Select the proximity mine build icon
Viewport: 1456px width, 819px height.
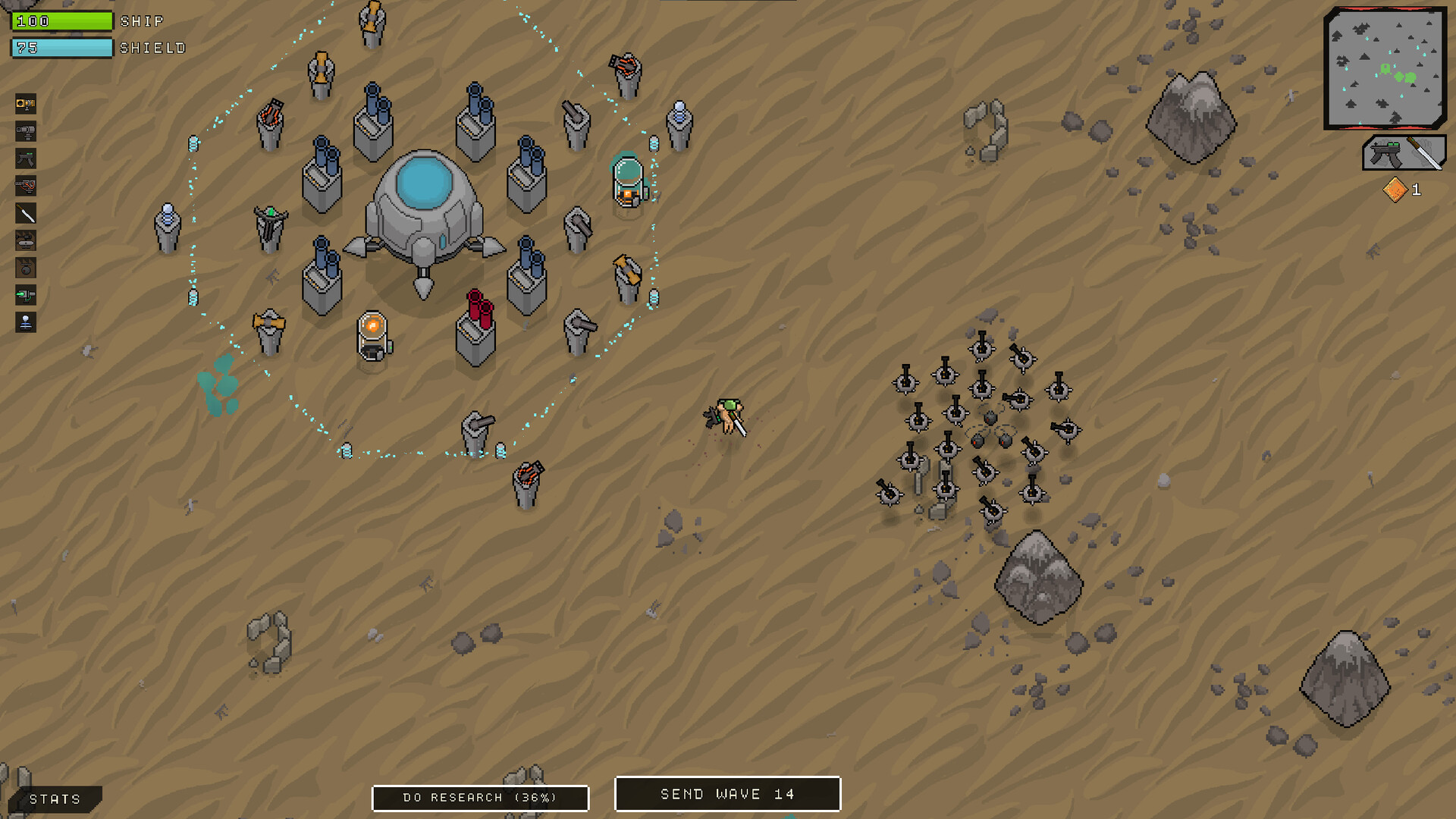[25, 268]
